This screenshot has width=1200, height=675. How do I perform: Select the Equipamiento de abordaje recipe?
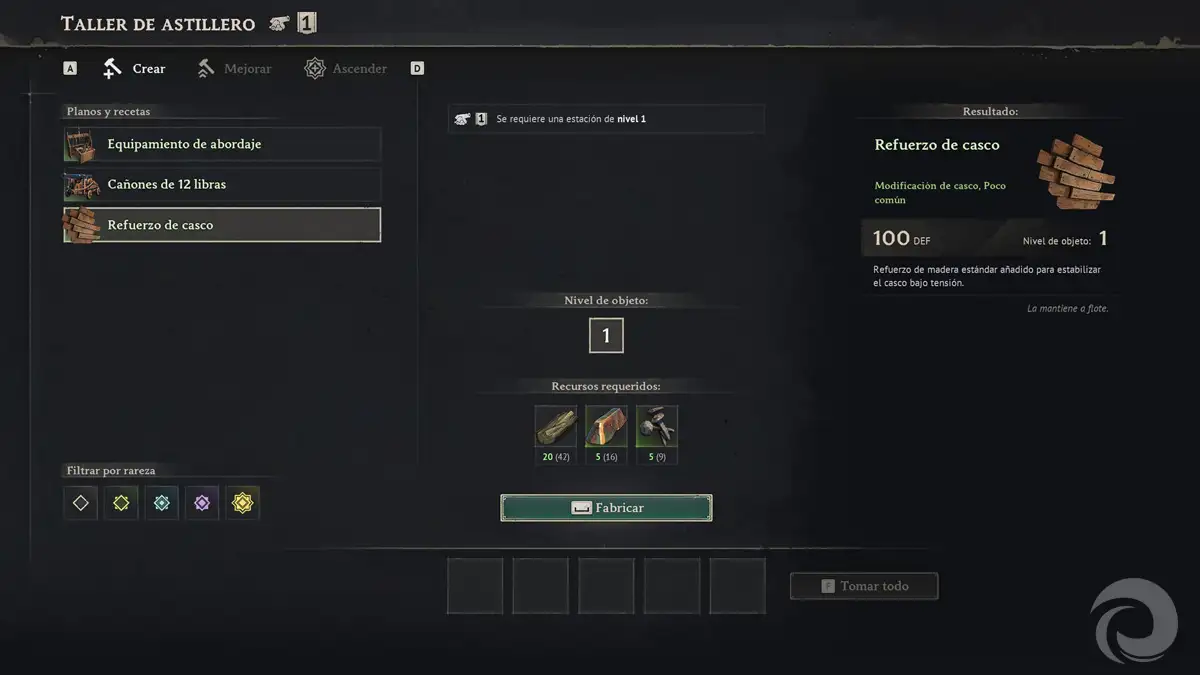222,144
